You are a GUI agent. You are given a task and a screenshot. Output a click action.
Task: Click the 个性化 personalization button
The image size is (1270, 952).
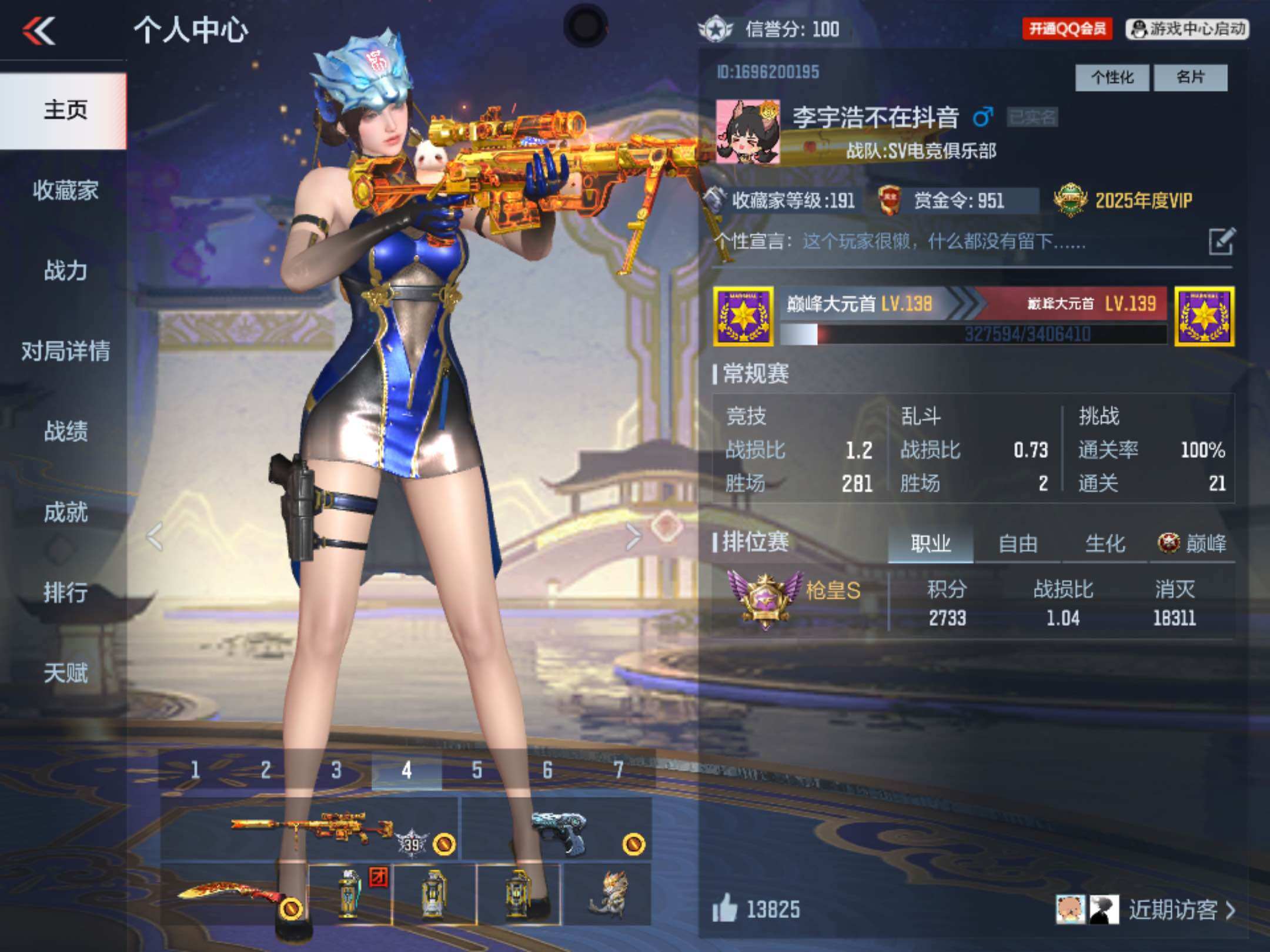tap(1112, 78)
